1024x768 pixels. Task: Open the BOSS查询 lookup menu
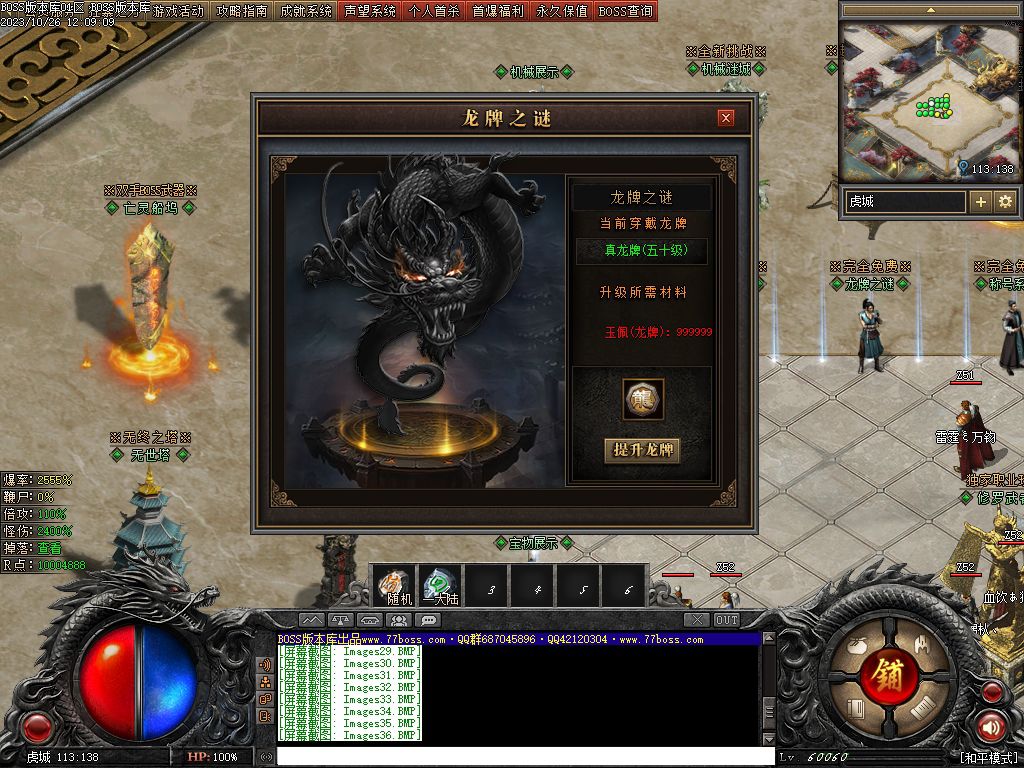pyautogui.click(x=626, y=12)
